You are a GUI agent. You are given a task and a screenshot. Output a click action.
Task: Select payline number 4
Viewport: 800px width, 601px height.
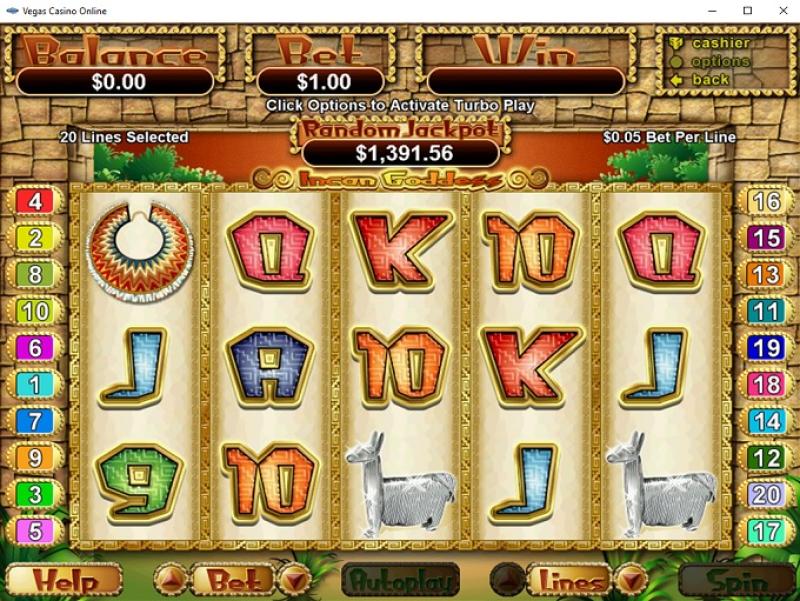(x=36, y=202)
